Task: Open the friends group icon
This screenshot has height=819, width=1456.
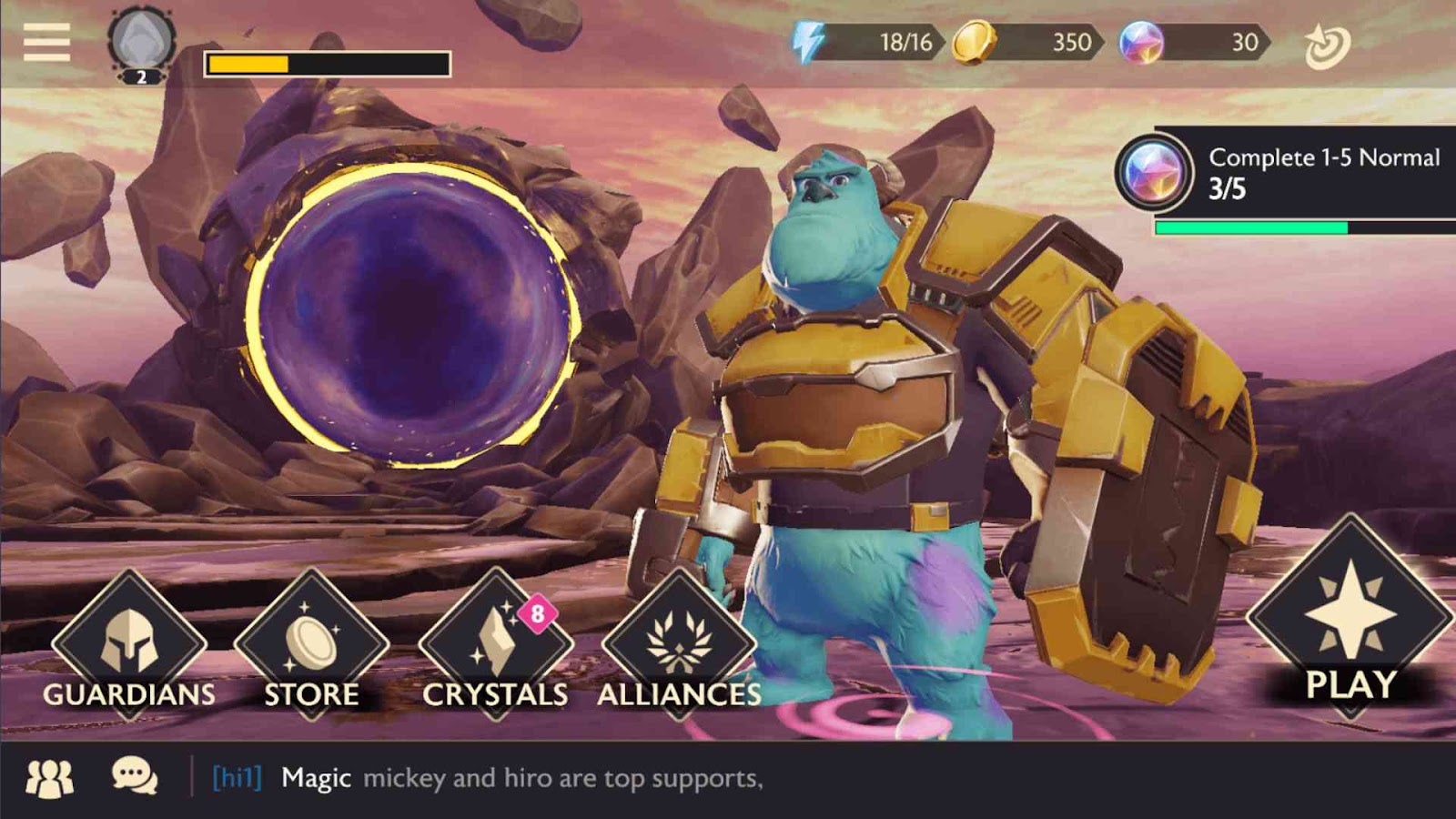Action: (x=50, y=778)
